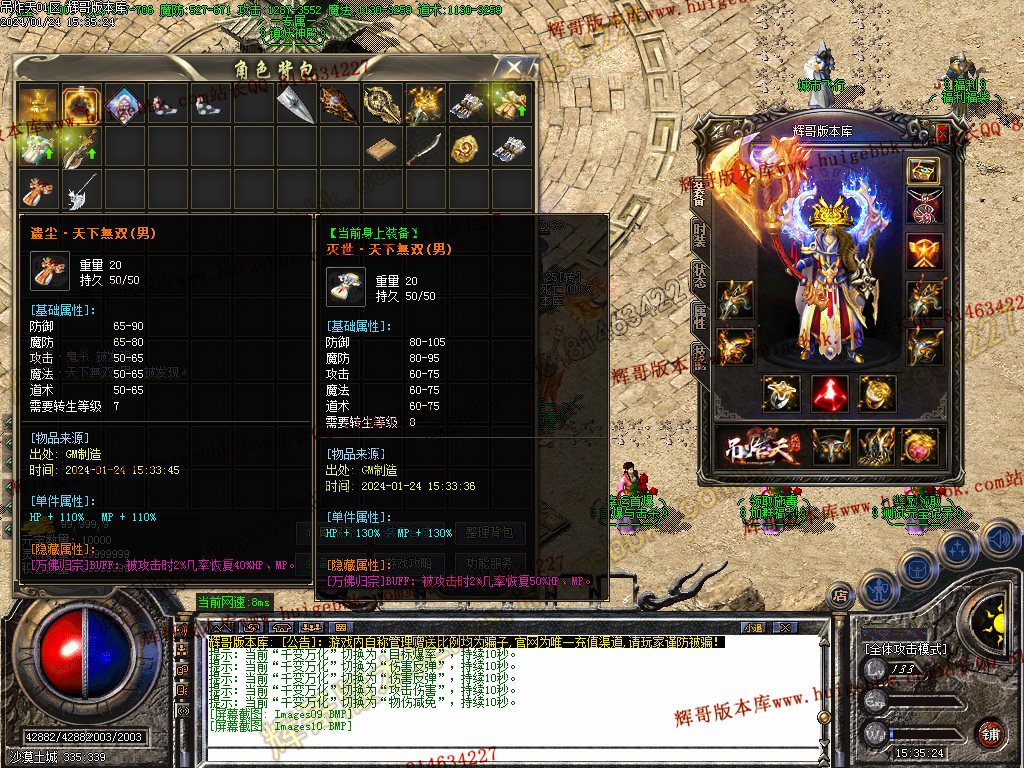Select the white-haired portrait item in bag

123,103
